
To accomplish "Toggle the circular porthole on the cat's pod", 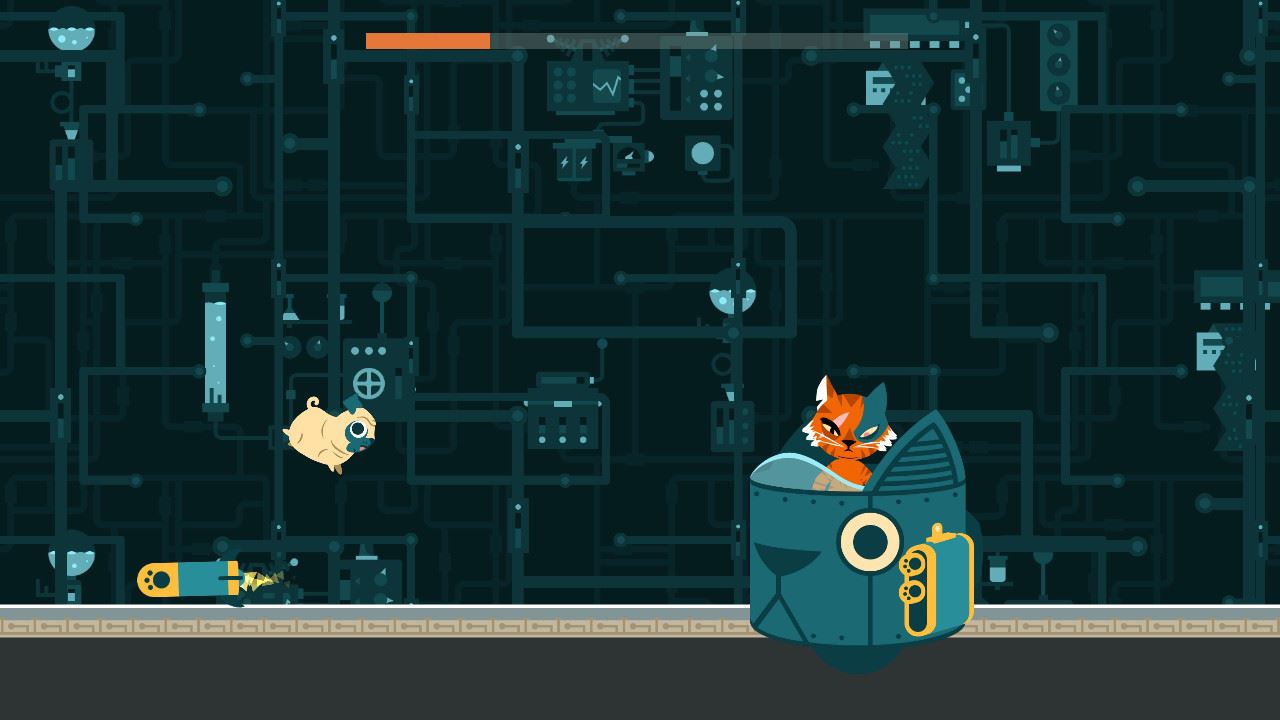I will point(868,540).
